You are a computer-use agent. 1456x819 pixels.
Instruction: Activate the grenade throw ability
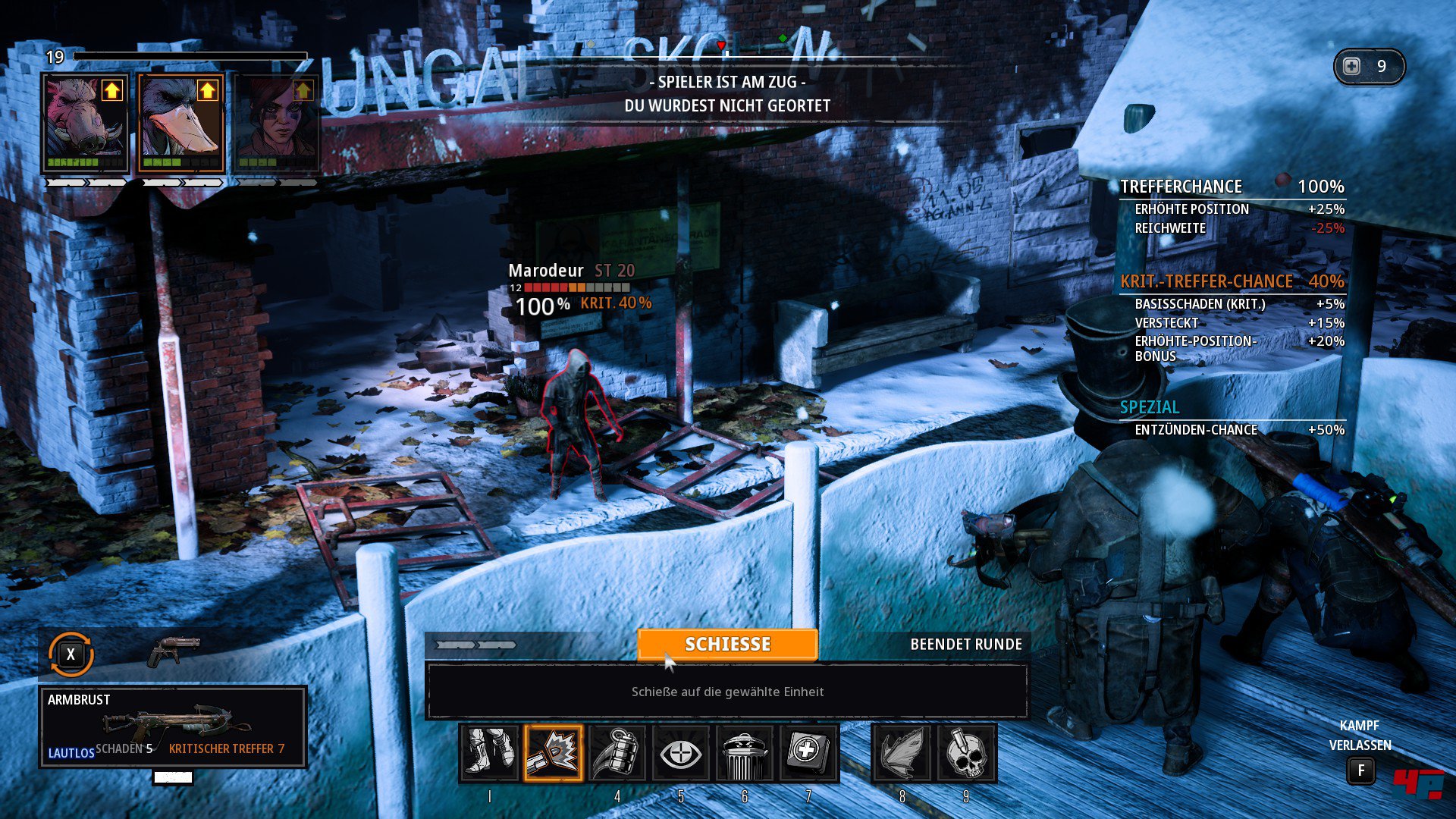pos(617,752)
